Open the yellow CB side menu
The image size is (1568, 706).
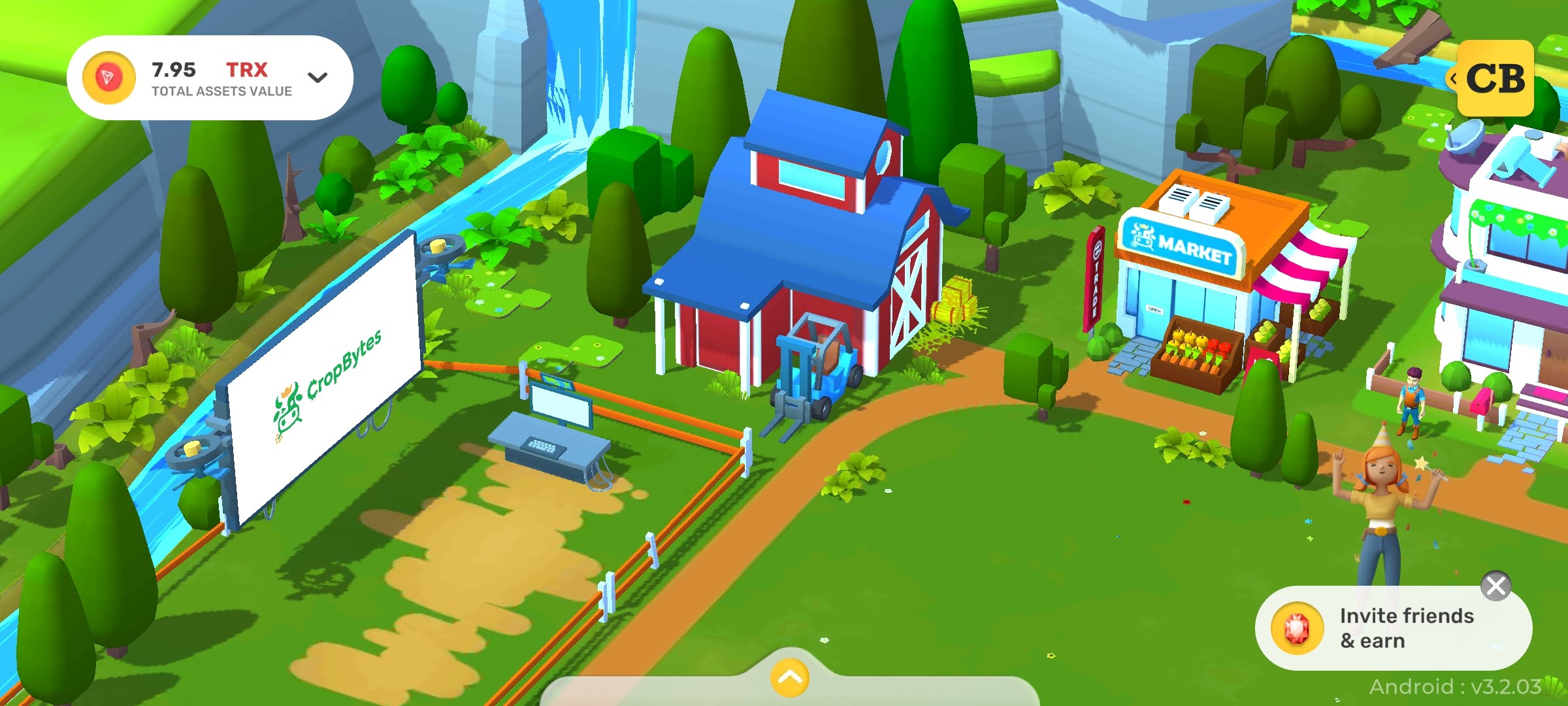click(1495, 78)
